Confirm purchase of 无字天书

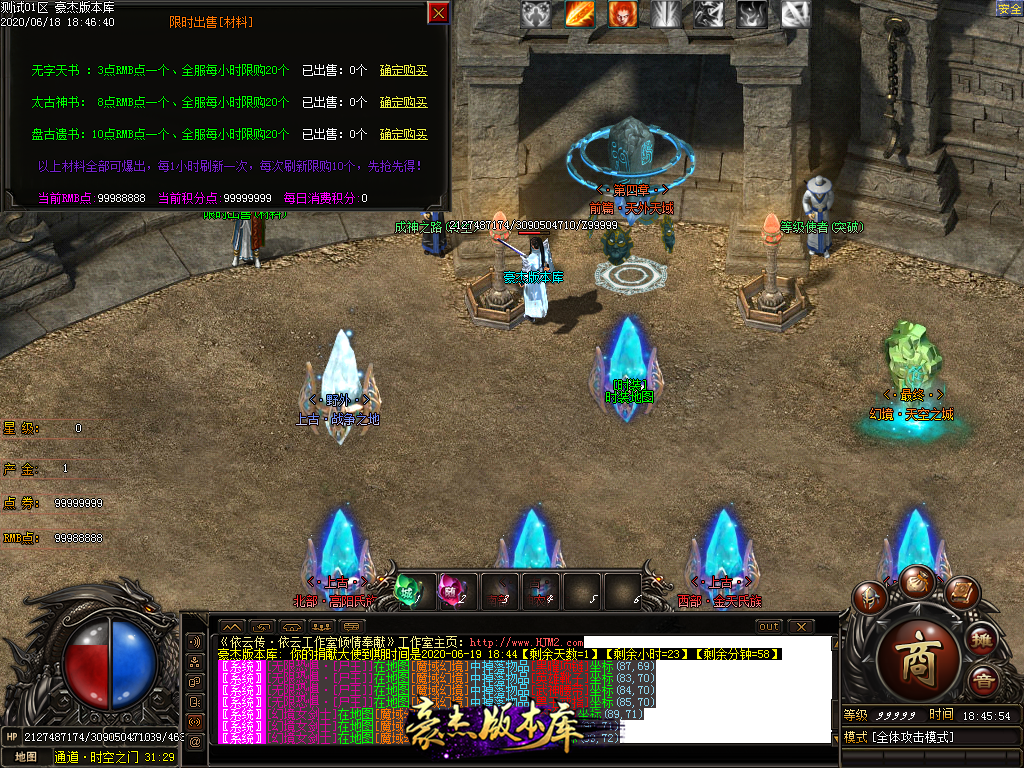click(x=403, y=71)
